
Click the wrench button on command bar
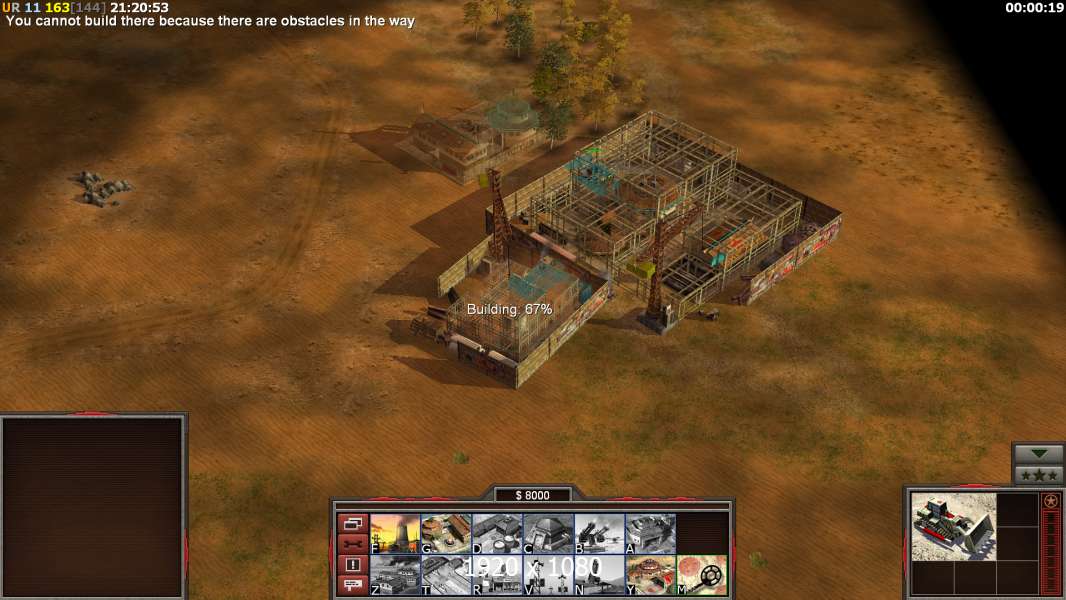coord(353,544)
